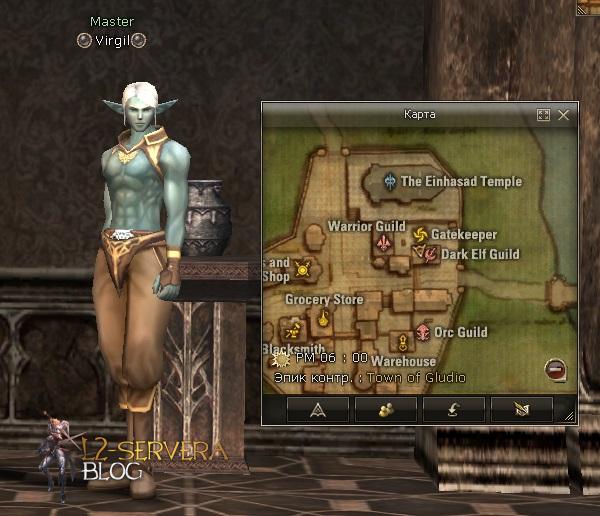600x516 pixels.
Task: Maximize the map window
Action: 544,115
